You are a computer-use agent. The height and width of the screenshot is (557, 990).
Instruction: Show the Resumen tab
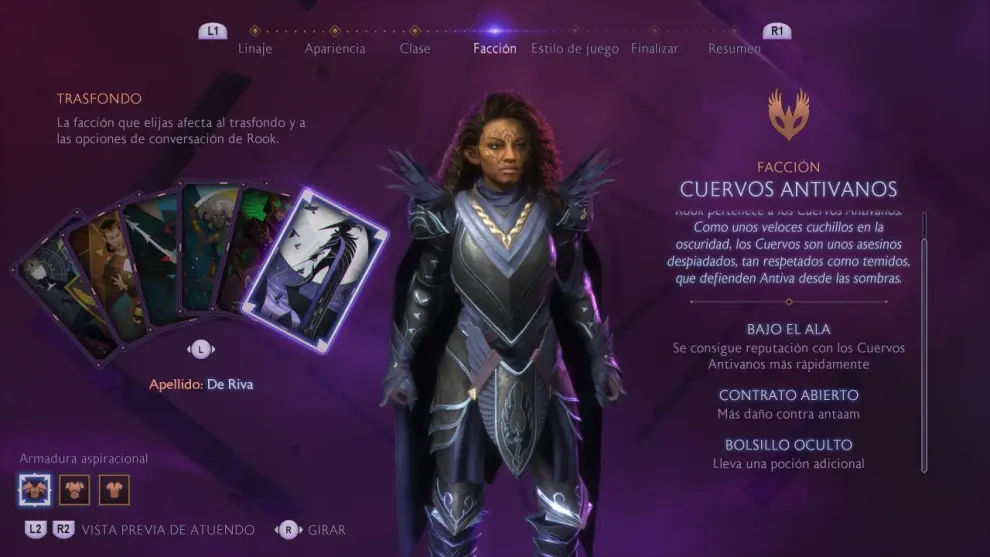coord(734,48)
